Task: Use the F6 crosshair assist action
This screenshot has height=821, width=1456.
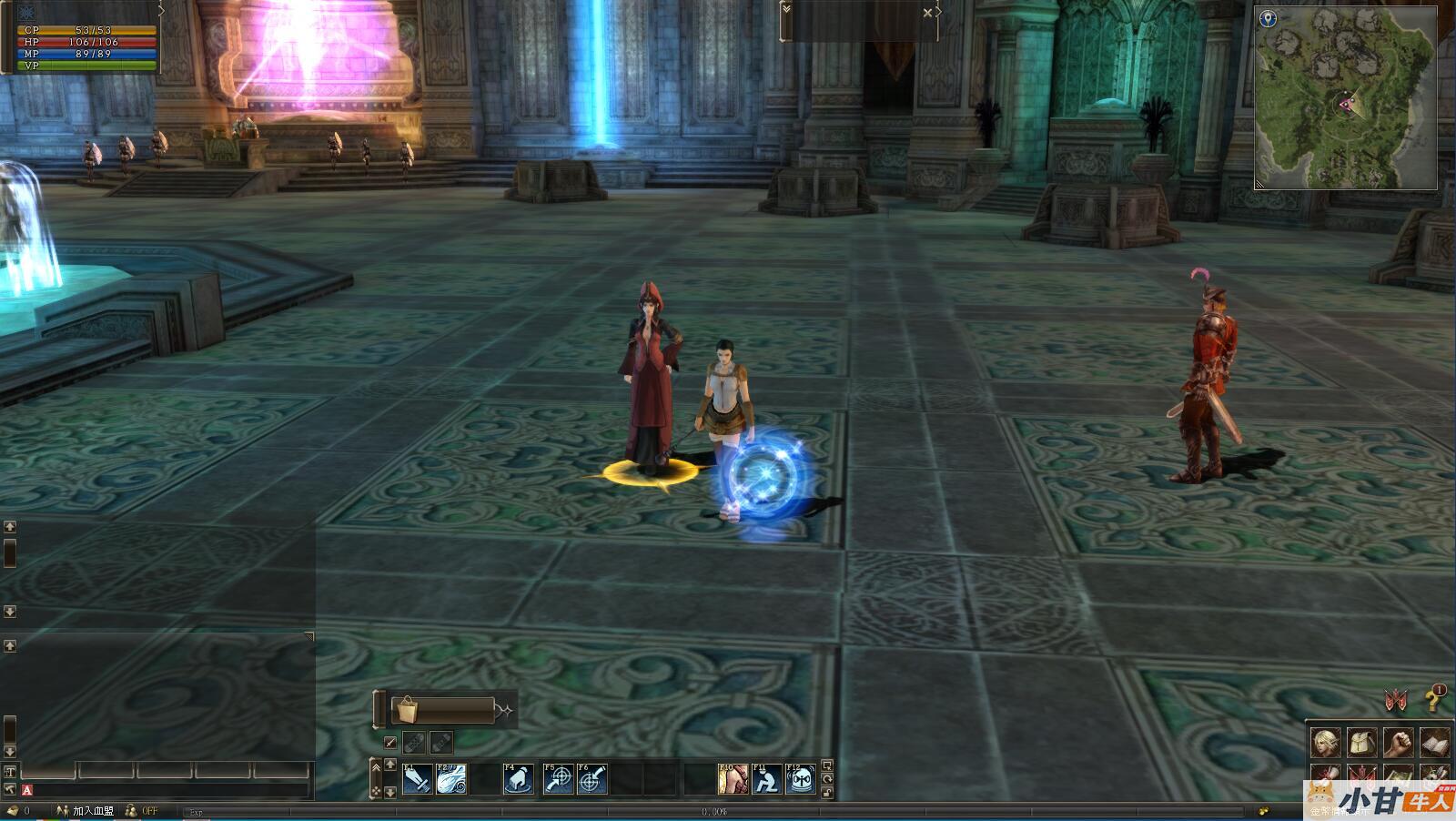Action: tap(591, 779)
